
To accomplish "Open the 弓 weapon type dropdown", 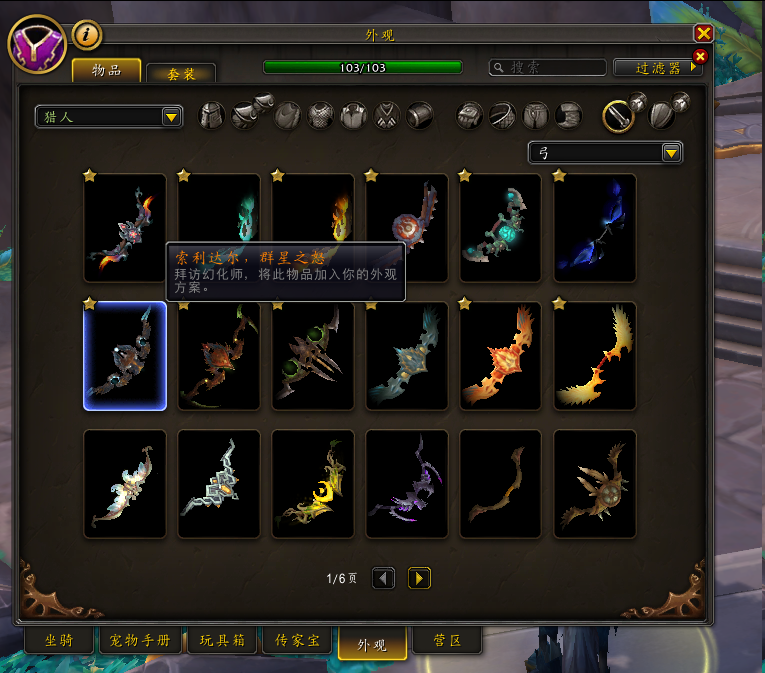I will coord(605,152).
